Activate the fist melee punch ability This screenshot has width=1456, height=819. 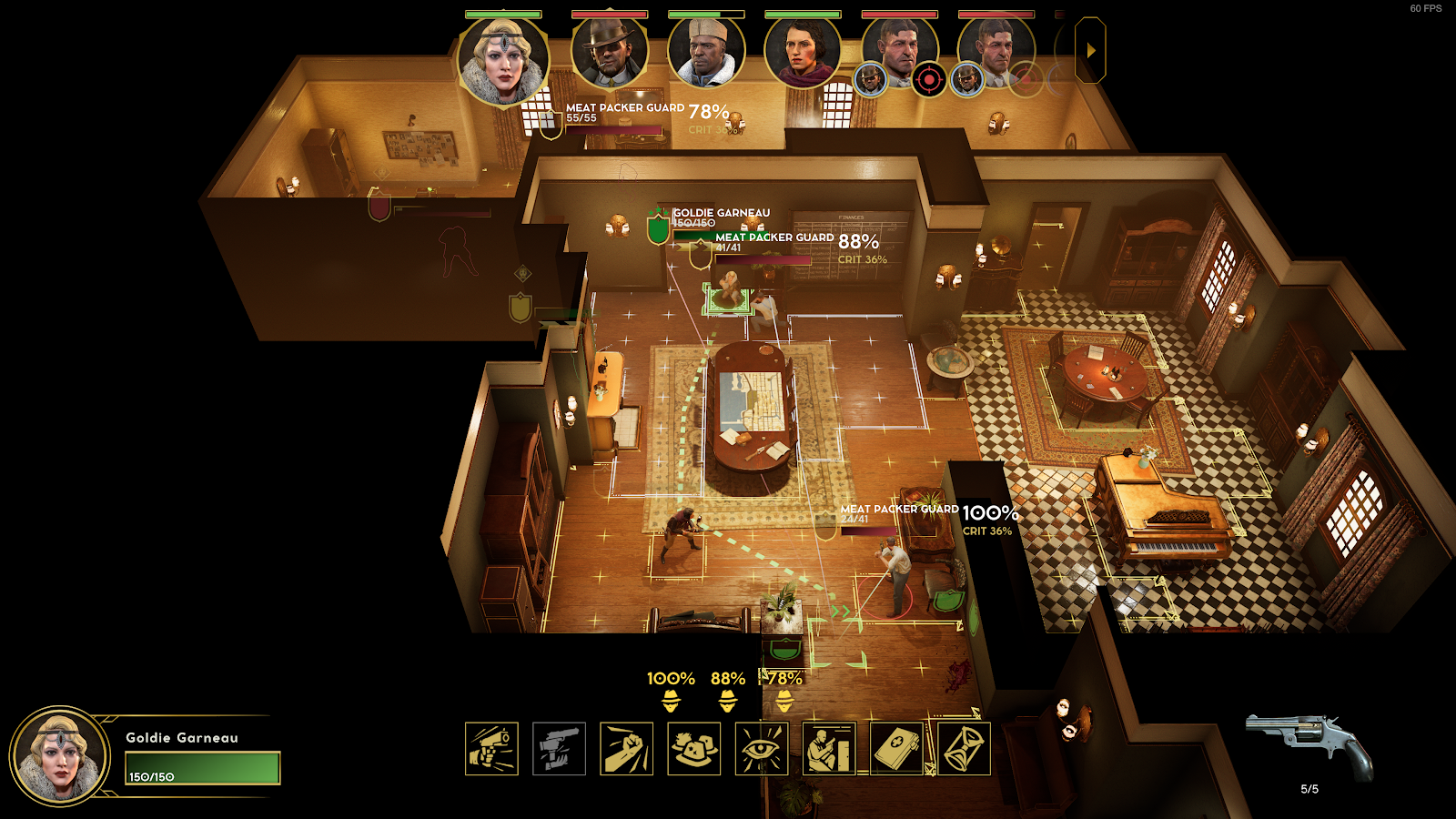click(x=626, y=749)
